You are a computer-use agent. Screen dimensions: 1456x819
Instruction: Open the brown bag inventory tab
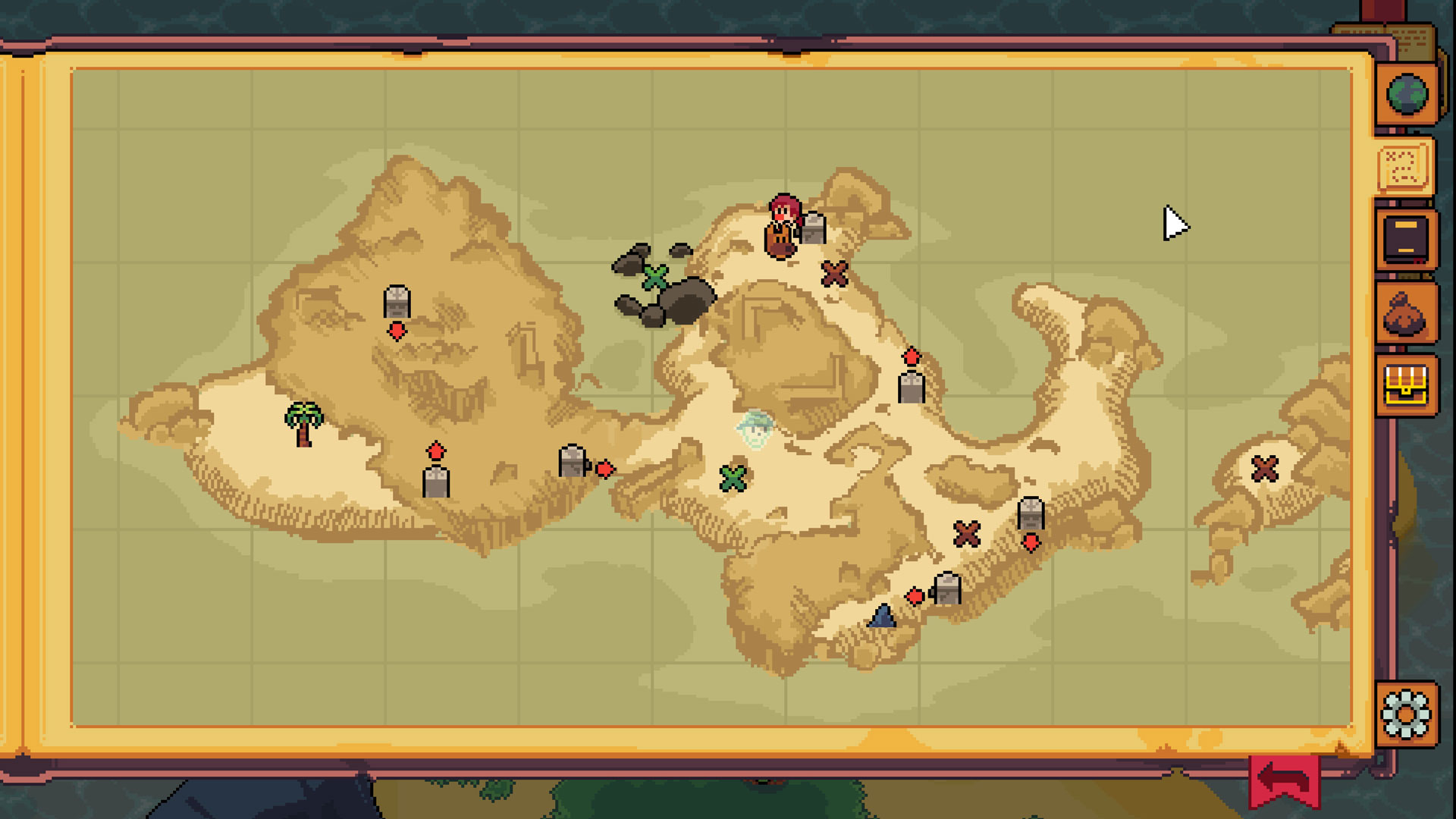1406,313
